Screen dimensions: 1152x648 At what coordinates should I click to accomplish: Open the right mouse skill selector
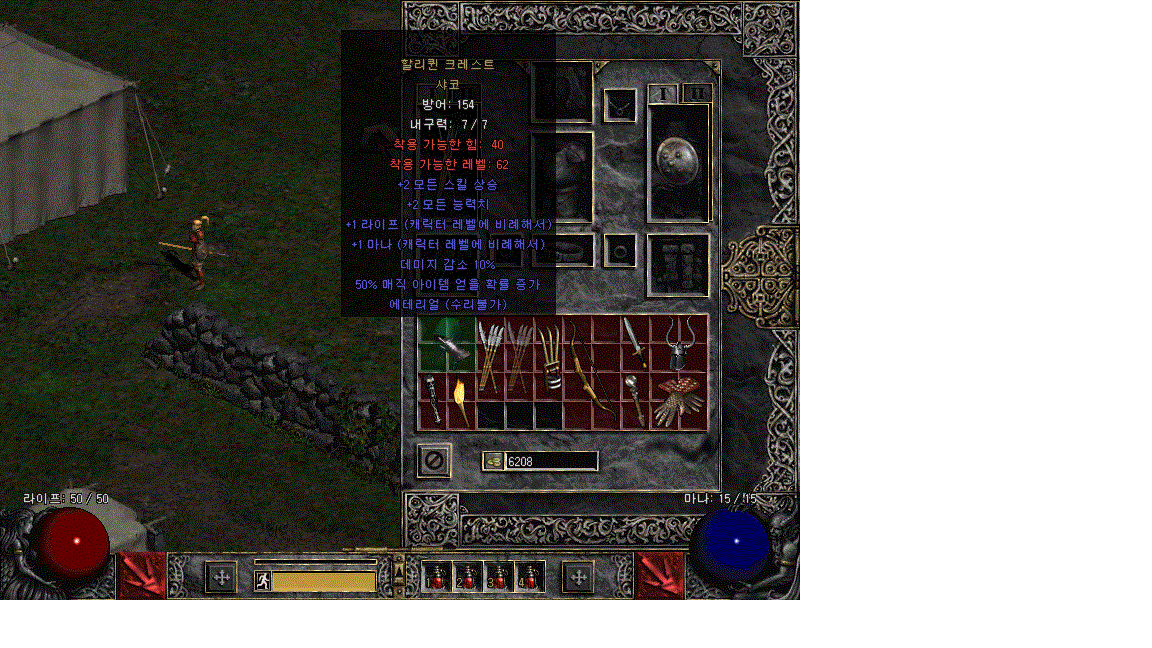point(660,576)
